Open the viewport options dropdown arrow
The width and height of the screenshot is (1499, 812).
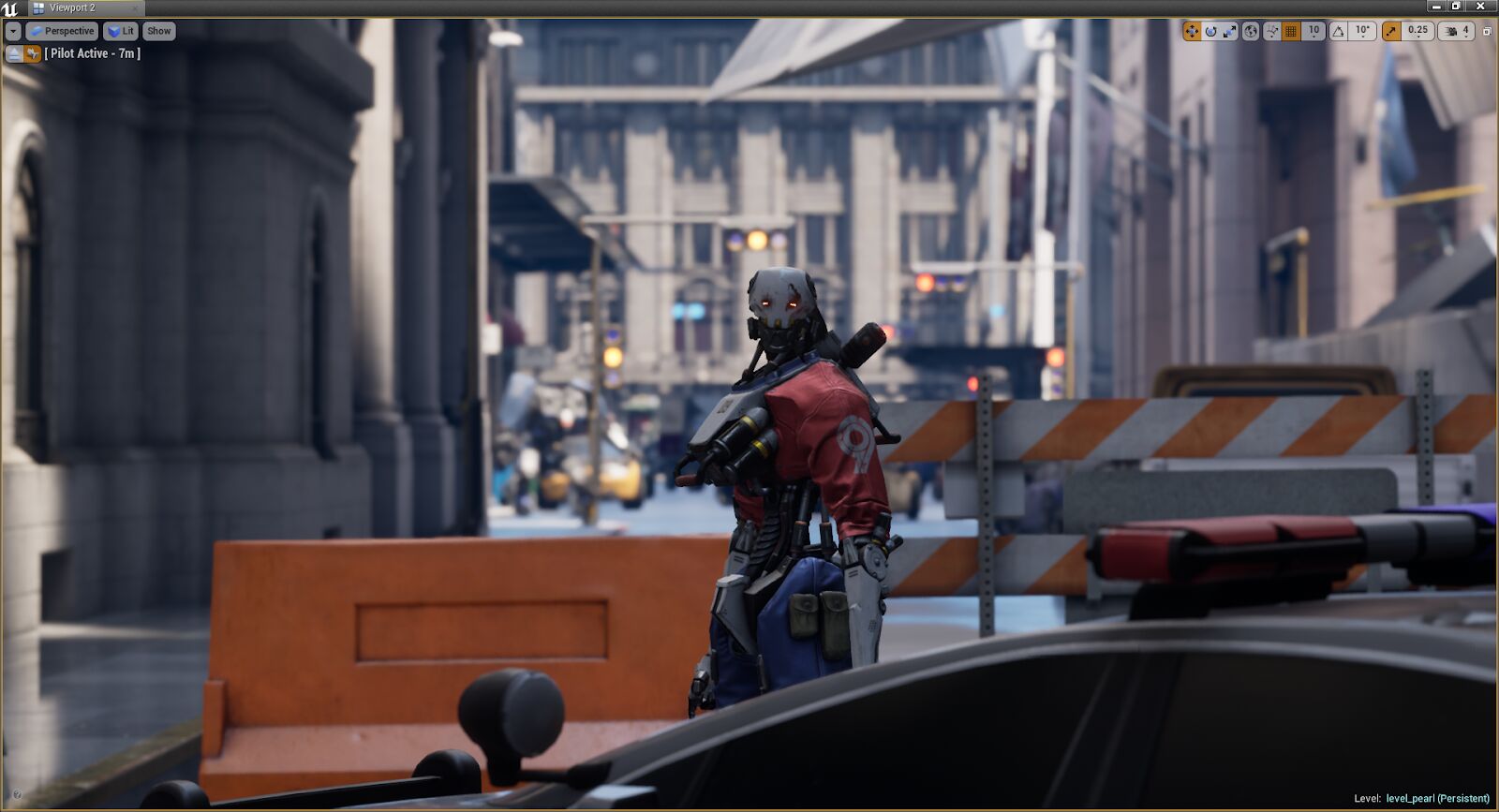12,31
